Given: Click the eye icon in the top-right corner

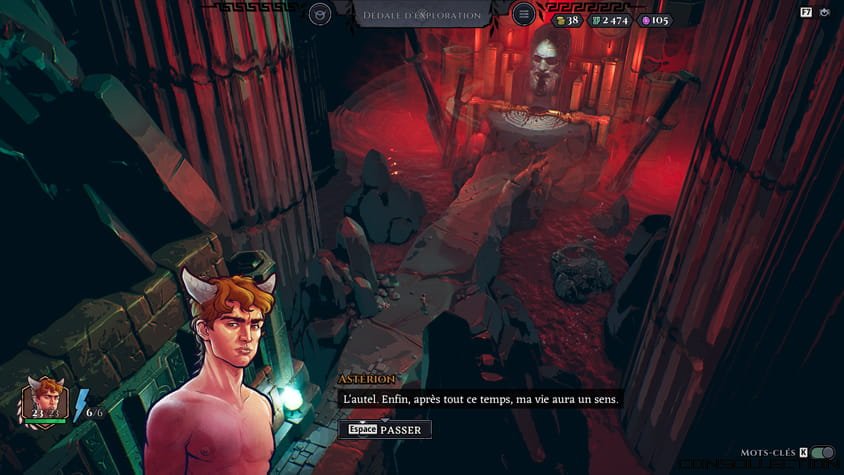Looking at the screenshot, I should (x=825, y=12).
